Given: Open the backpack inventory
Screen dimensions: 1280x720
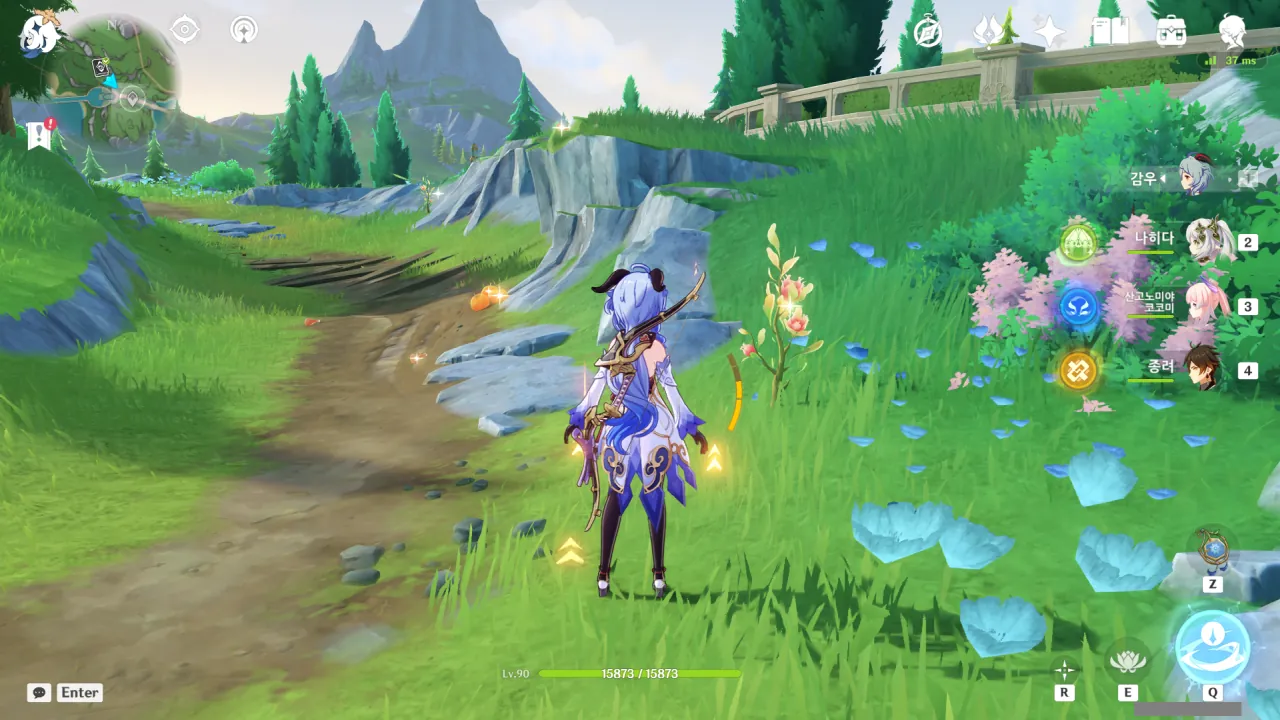Looking at the screenshot, I should 1171,31.
